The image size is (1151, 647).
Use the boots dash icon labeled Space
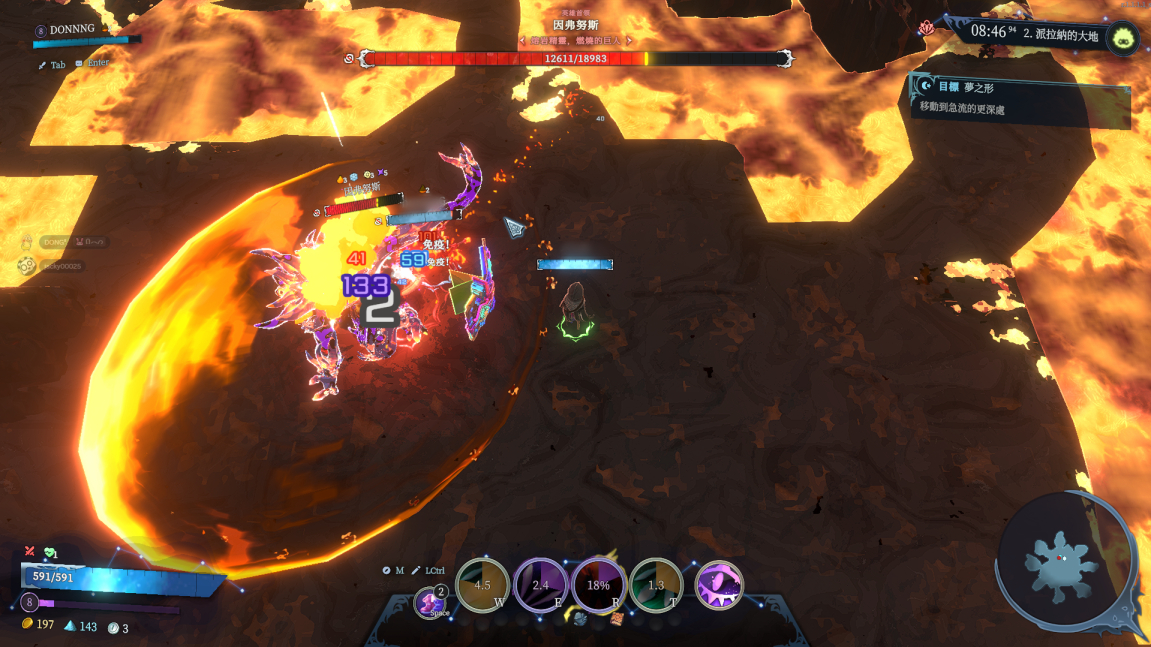coord(432,603)
